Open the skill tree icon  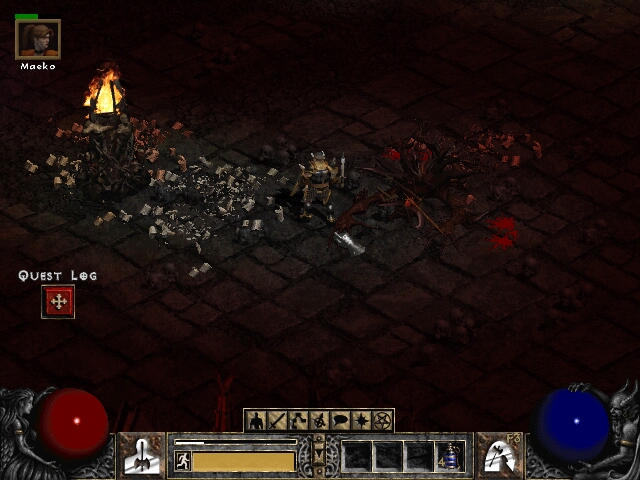(298, 421)
